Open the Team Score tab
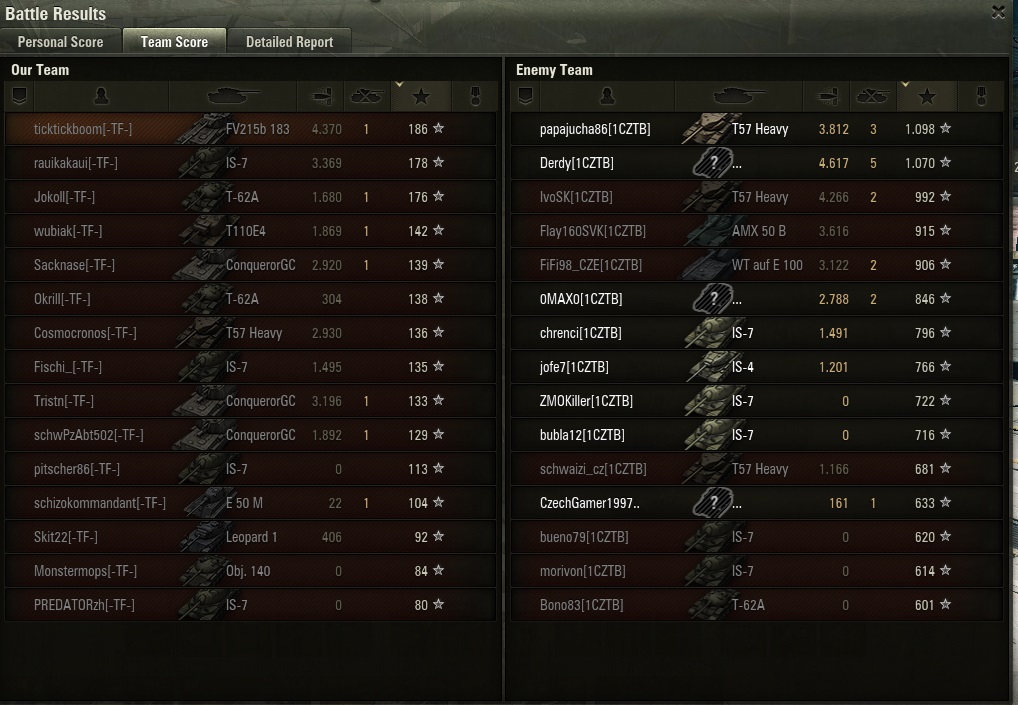1018x705 pixels. click(x=174, y=42)
